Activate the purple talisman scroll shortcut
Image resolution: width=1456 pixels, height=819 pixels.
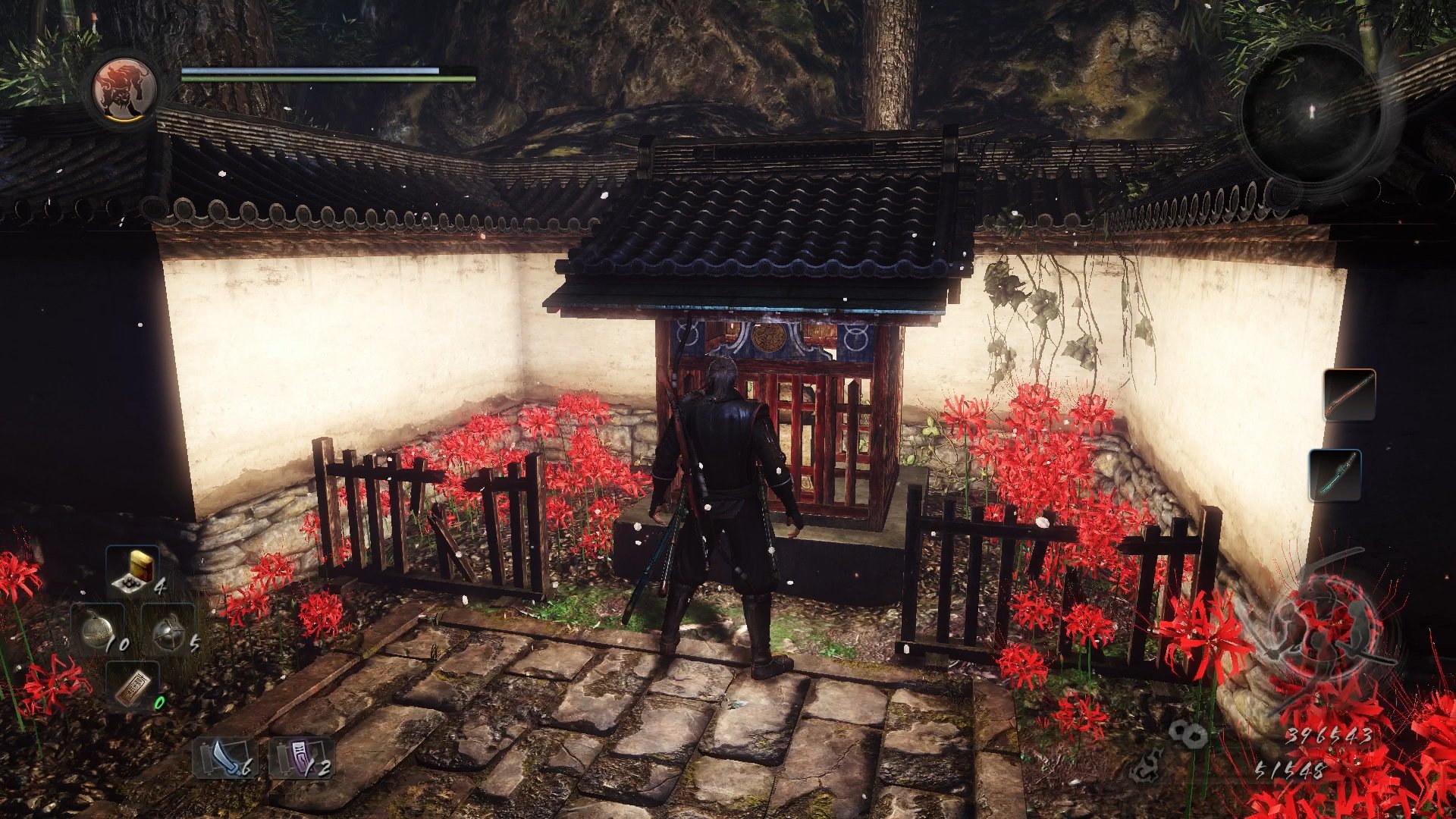(302, 758)
